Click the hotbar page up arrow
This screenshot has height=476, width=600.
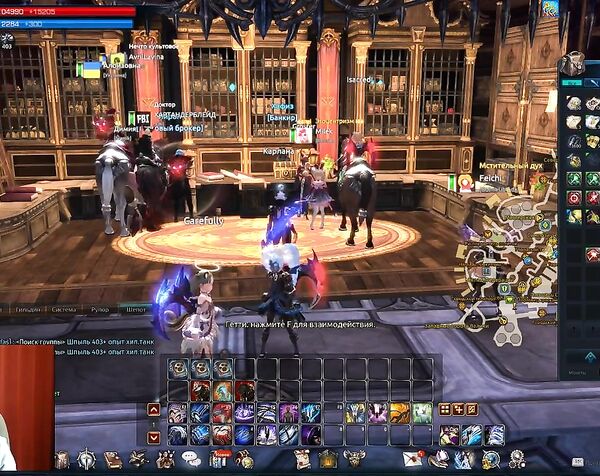[153, 409]
